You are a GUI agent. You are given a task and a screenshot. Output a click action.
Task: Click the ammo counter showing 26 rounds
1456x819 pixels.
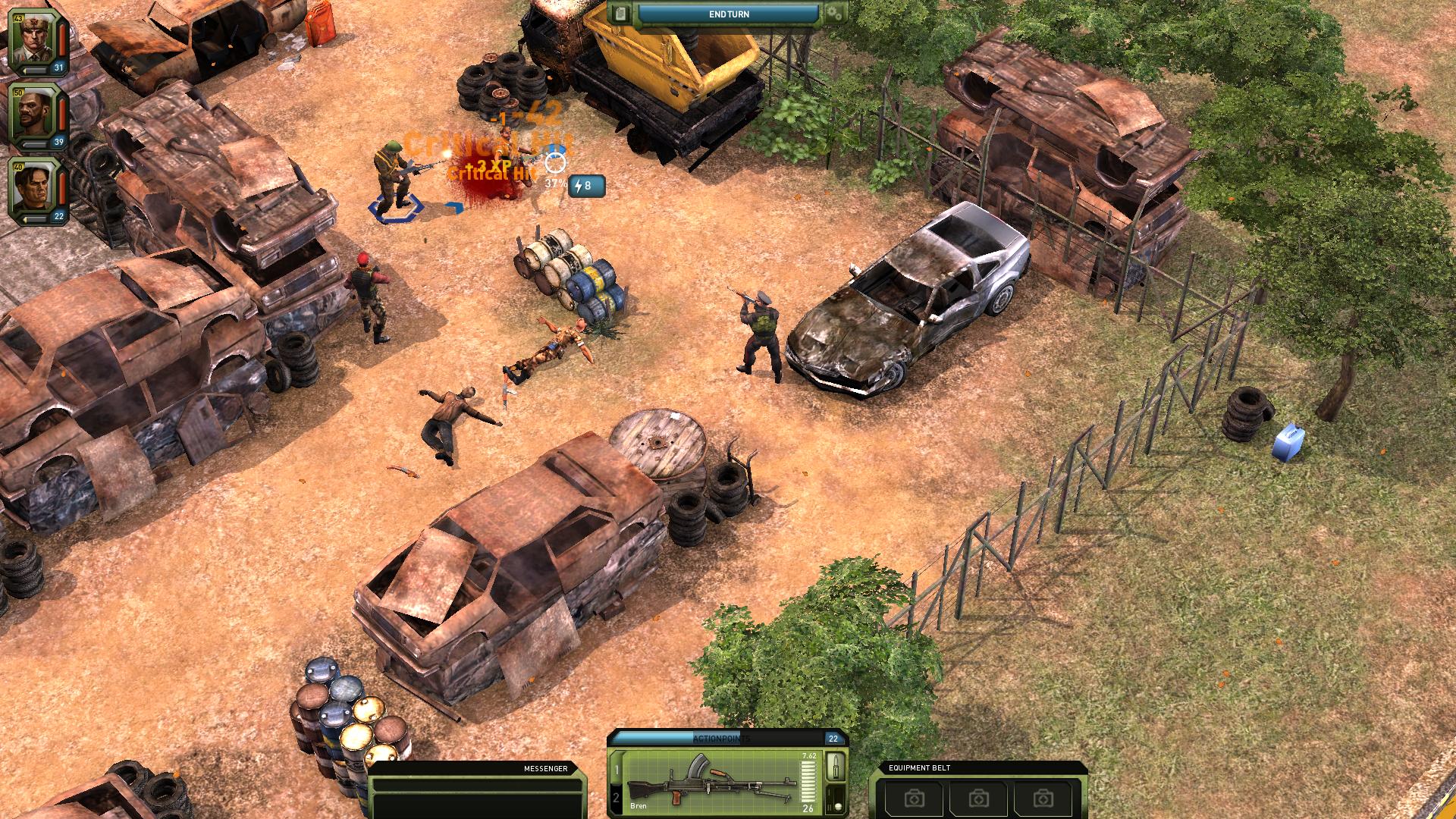(808, 808)
